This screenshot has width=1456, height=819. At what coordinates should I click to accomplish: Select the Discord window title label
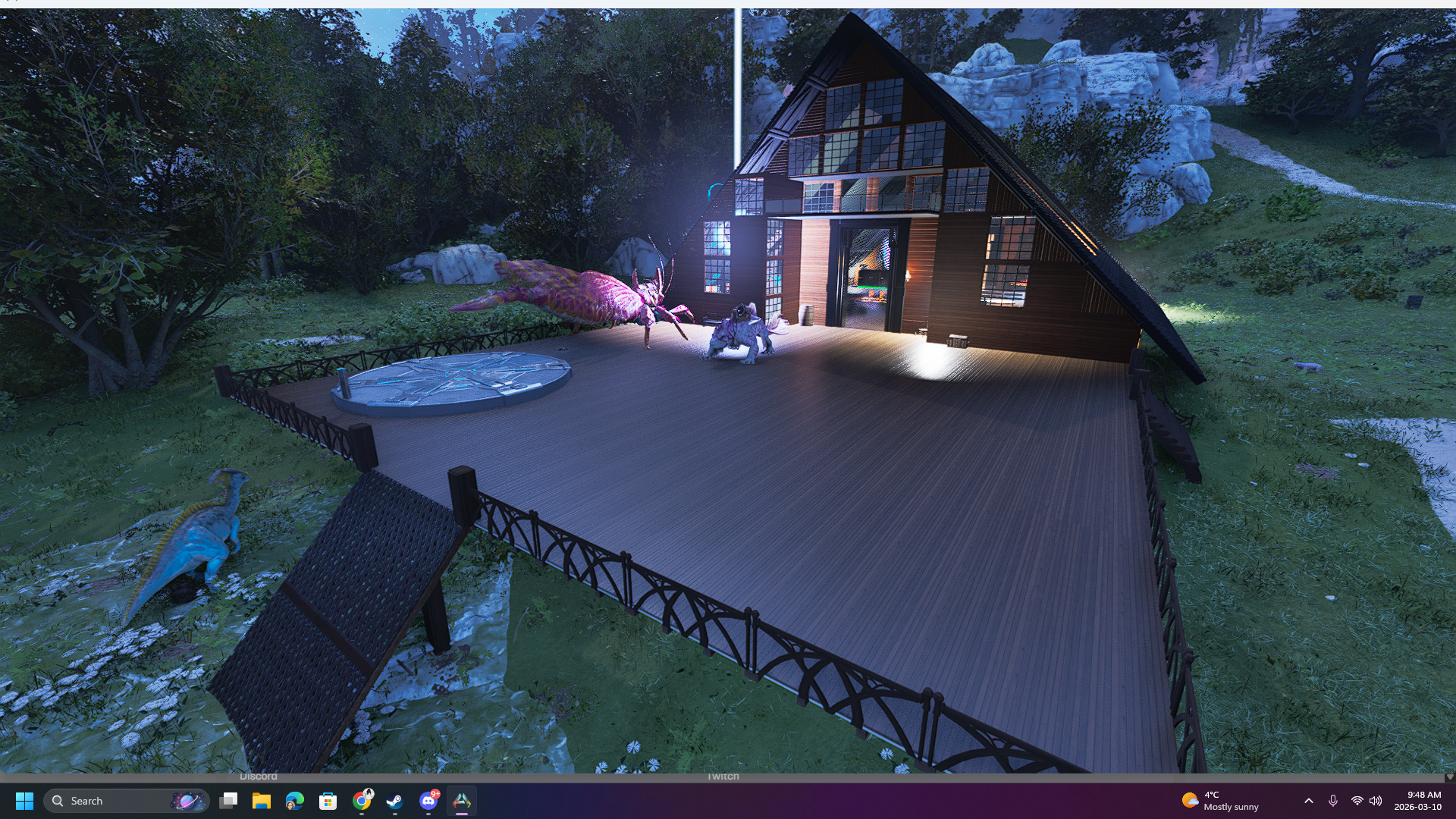point(259,776)
